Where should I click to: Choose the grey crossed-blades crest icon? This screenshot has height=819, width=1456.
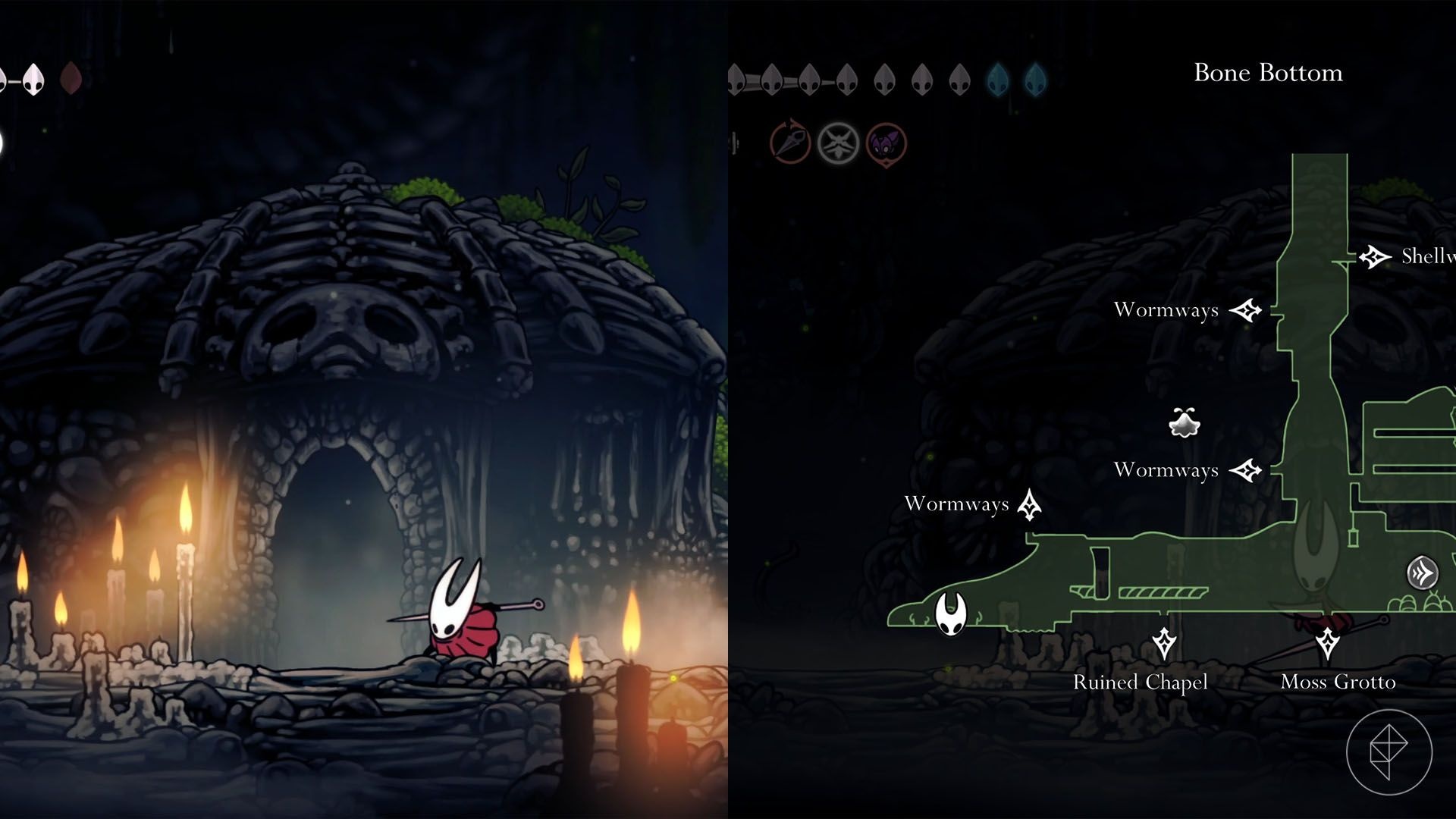coord(838,143)
